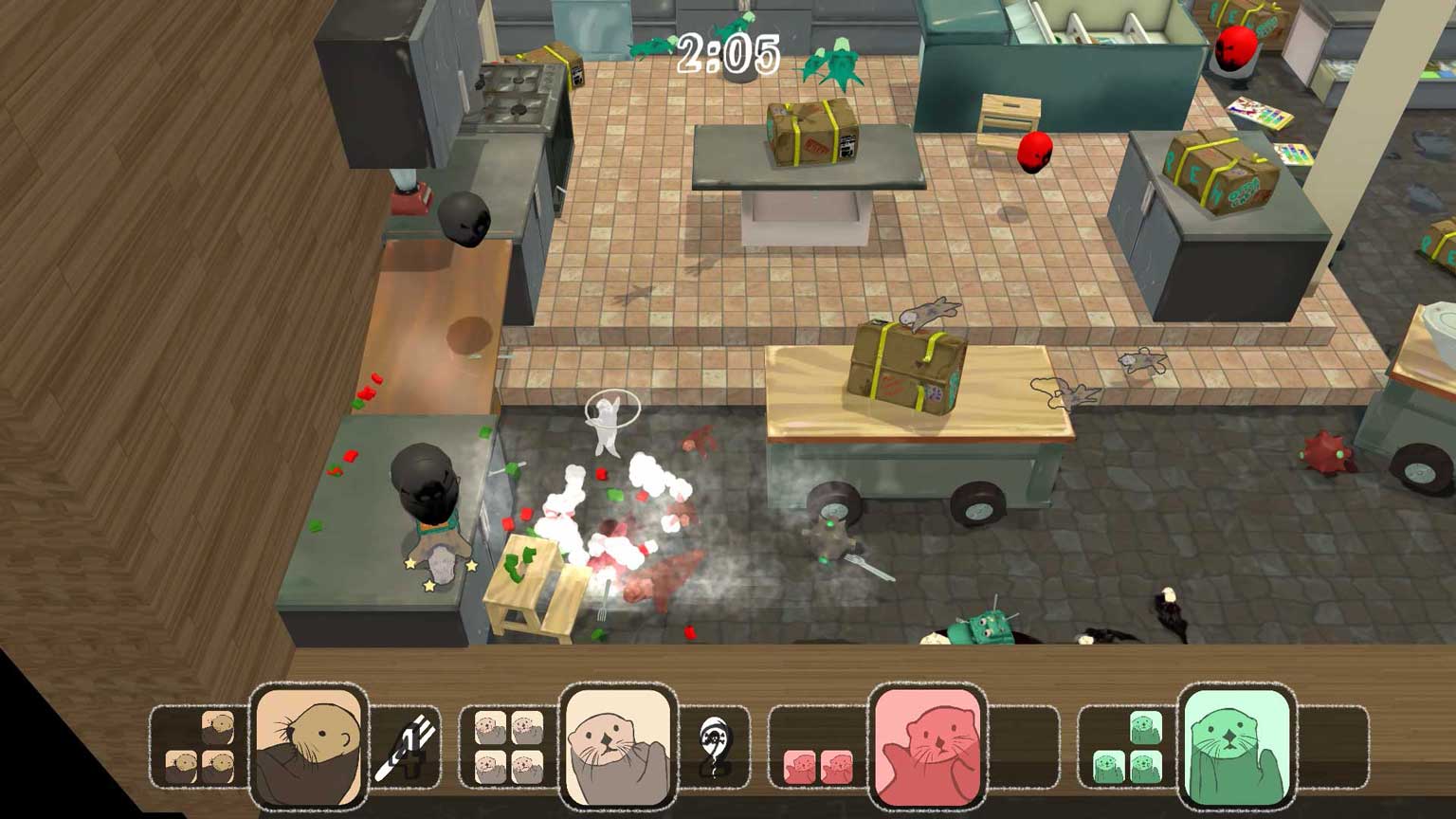1456x819 pixels.
Task: Click the green otter's three lives icons
Action: (x=1127, y=748)
